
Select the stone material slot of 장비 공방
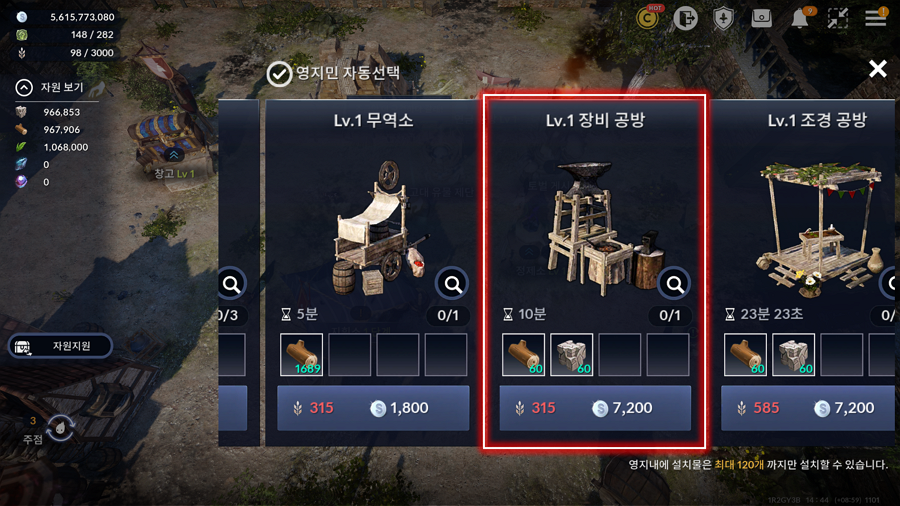(x=571, y=355)
